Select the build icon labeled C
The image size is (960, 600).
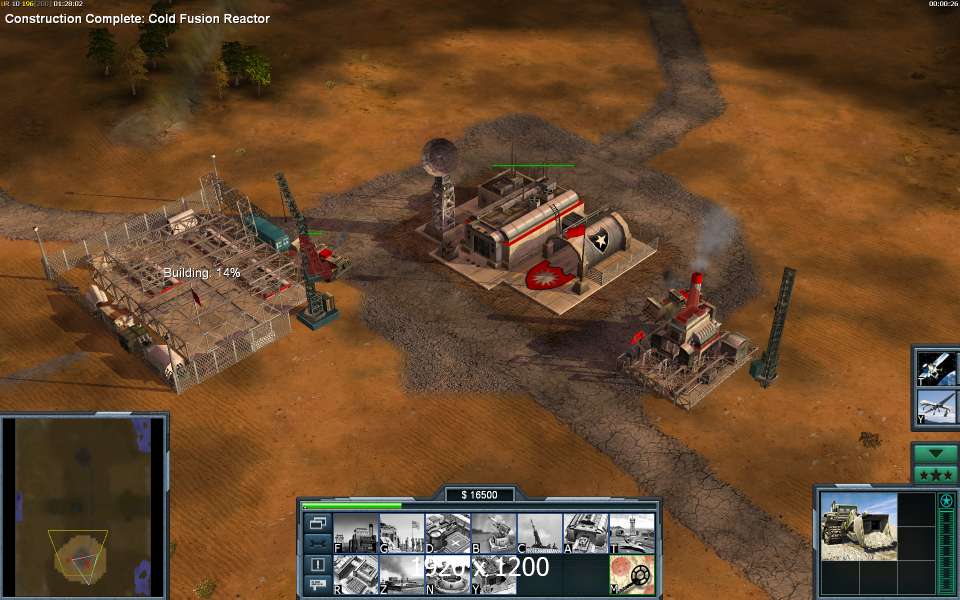(x=540, y=533)
